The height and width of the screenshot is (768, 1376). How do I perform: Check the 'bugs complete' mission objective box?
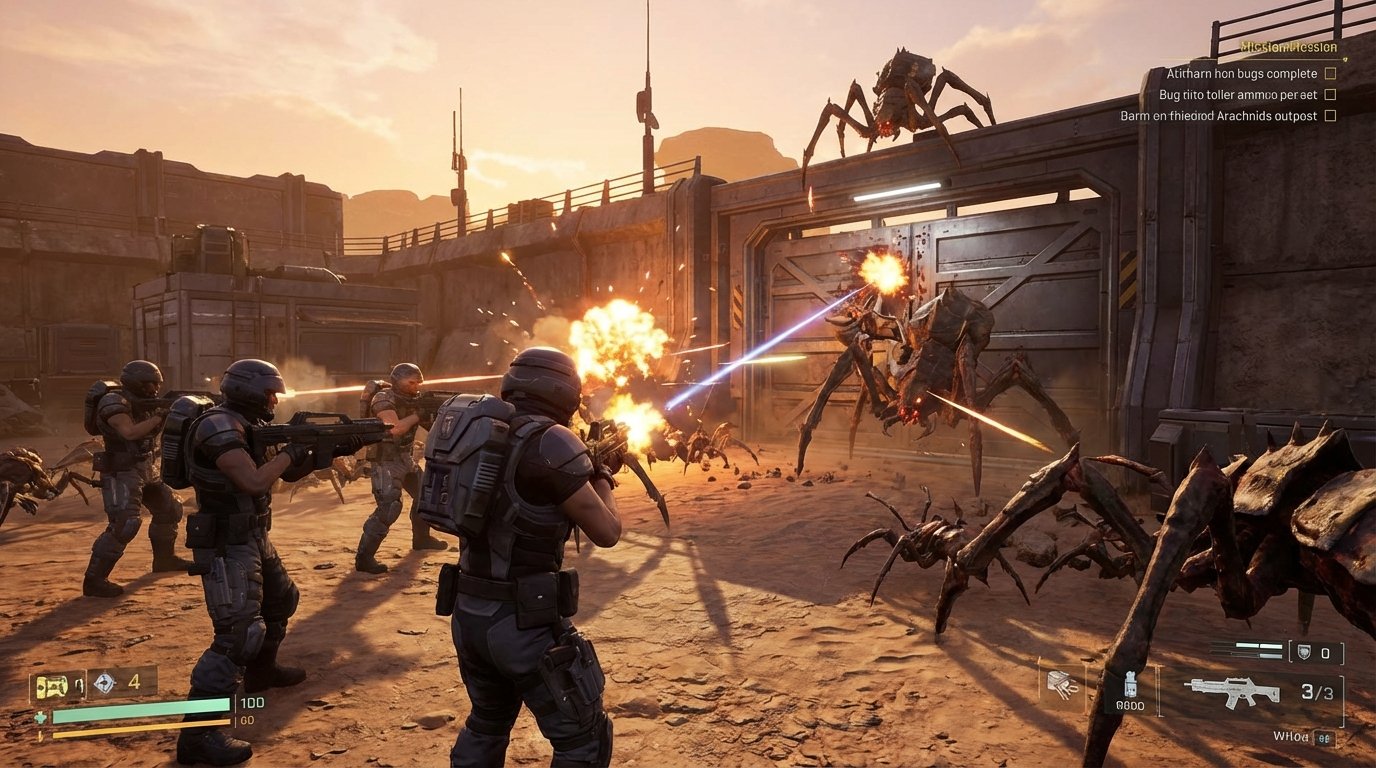pyautogui.click(x=1331, y=74)
